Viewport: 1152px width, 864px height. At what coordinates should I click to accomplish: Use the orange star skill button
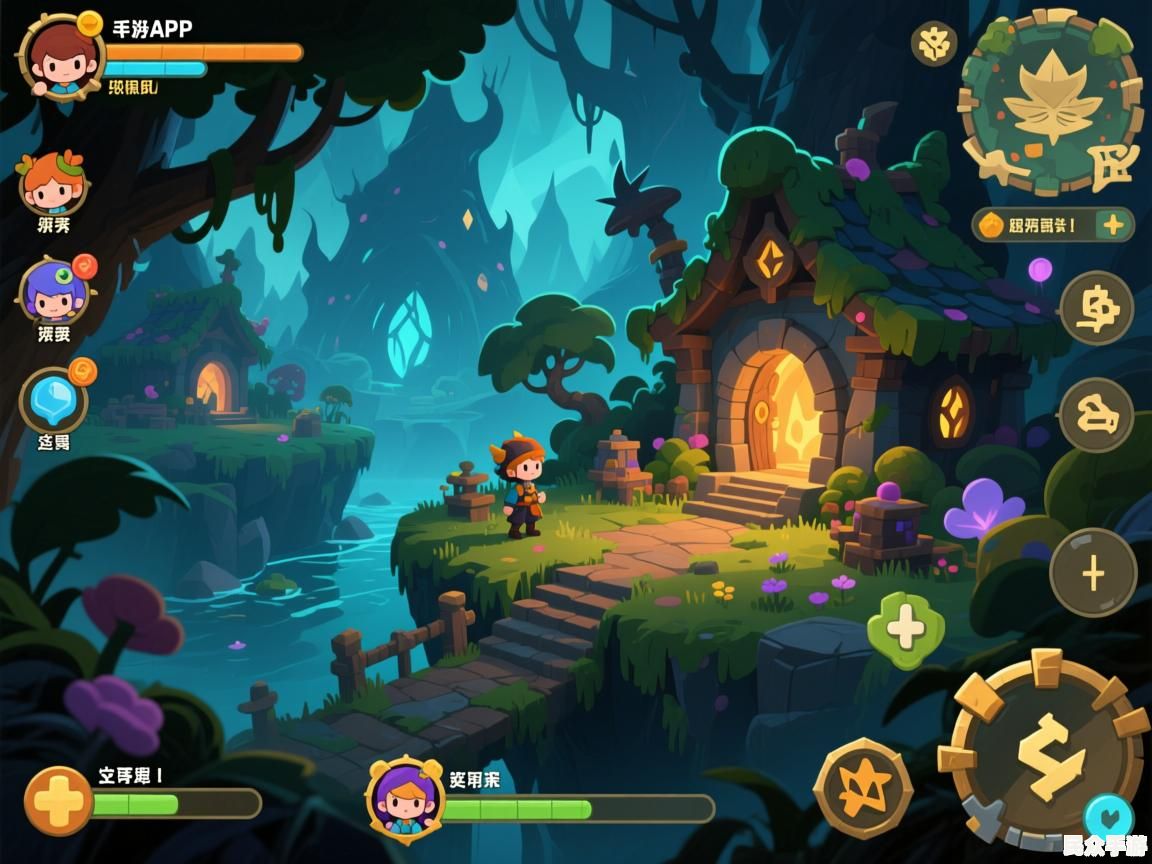(863, 788)
